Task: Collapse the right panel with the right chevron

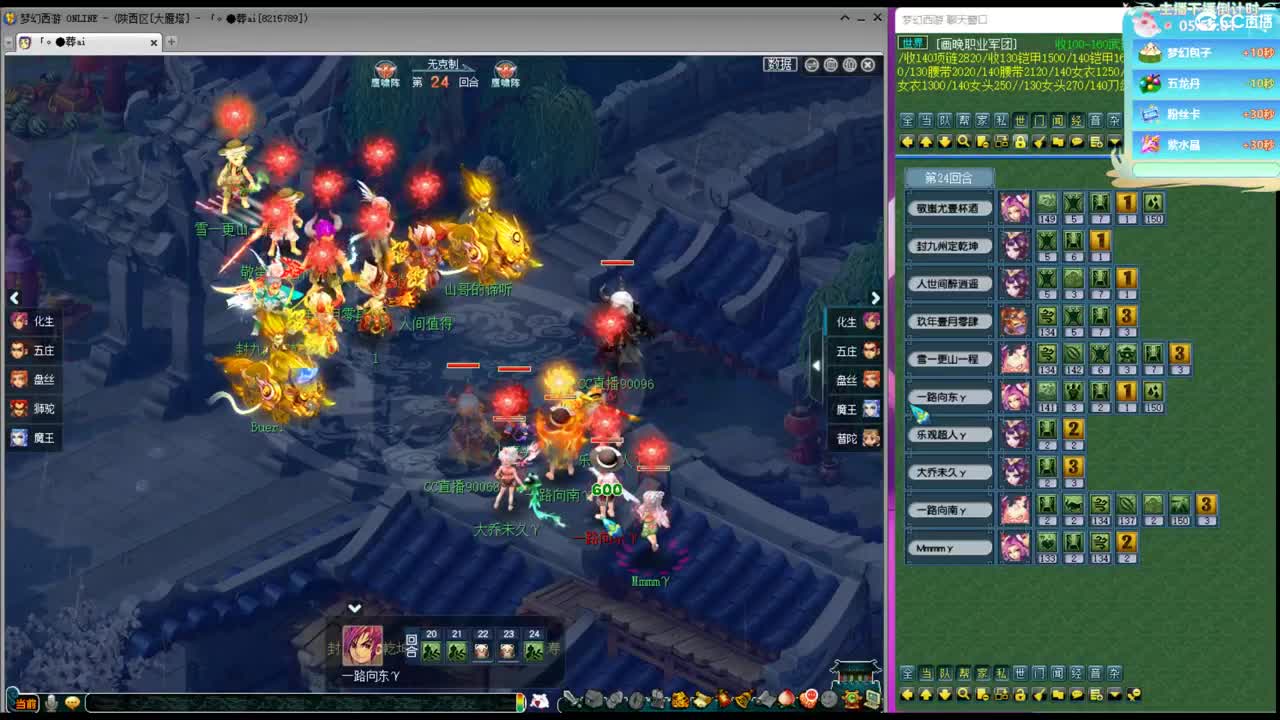Action: tap(875, 298)
